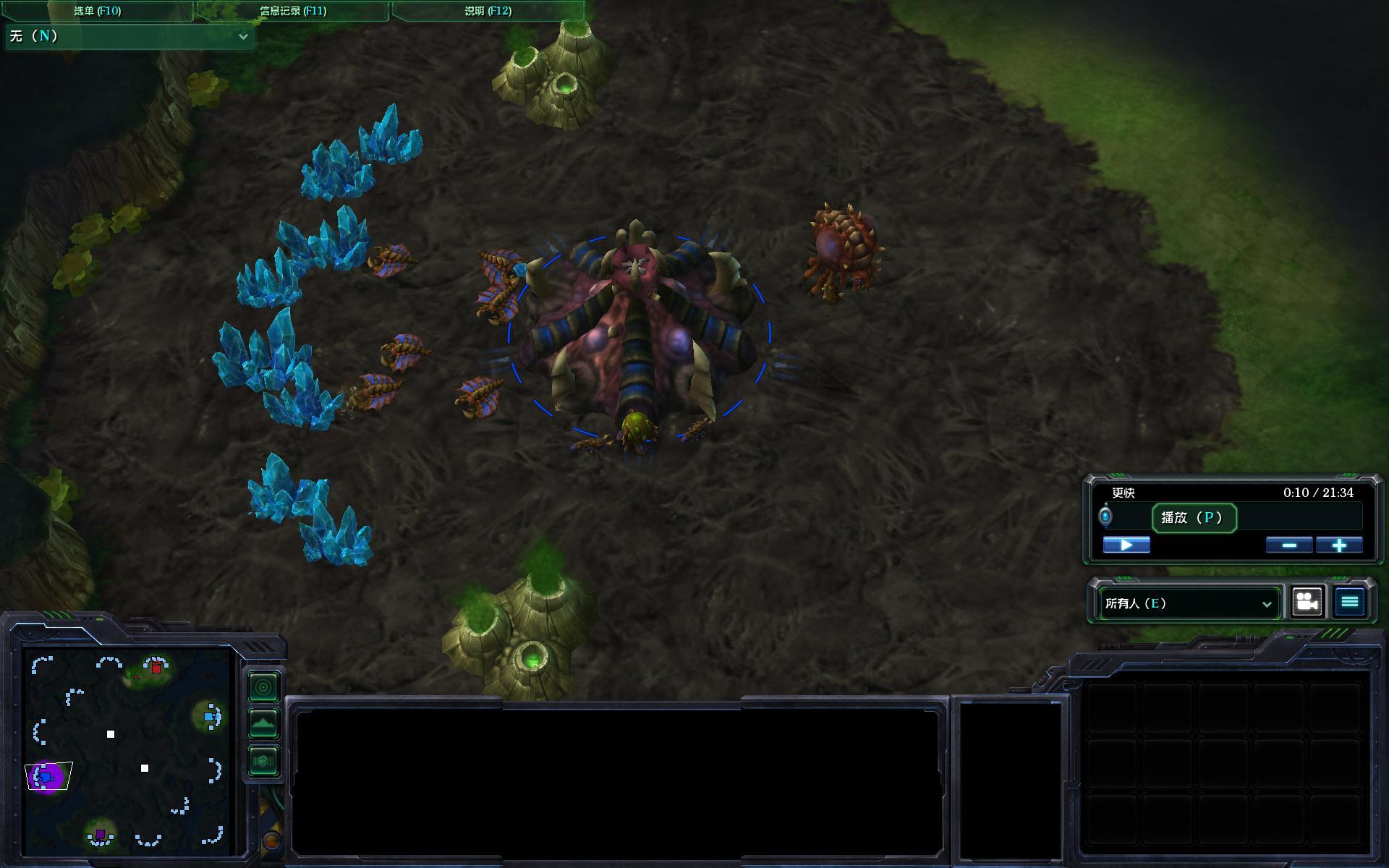Select the Hatchery with blue selection ring

pyautogui.click(x=638, y=333)
